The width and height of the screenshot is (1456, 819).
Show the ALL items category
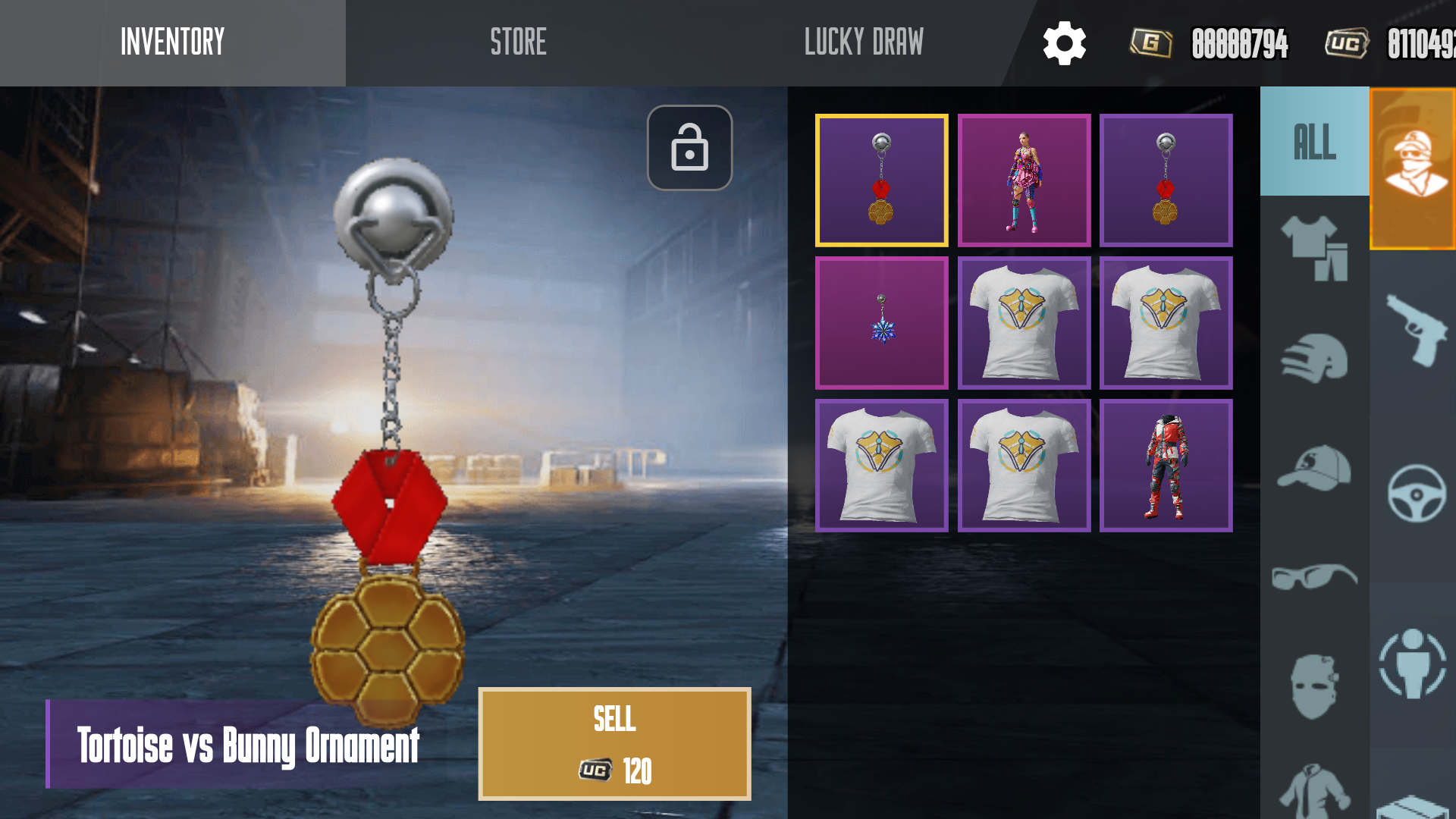click(x=1314, y=142)
